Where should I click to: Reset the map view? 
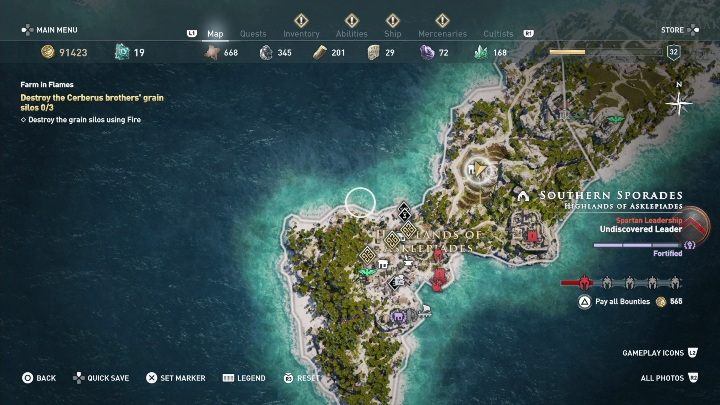pos(302,378)
